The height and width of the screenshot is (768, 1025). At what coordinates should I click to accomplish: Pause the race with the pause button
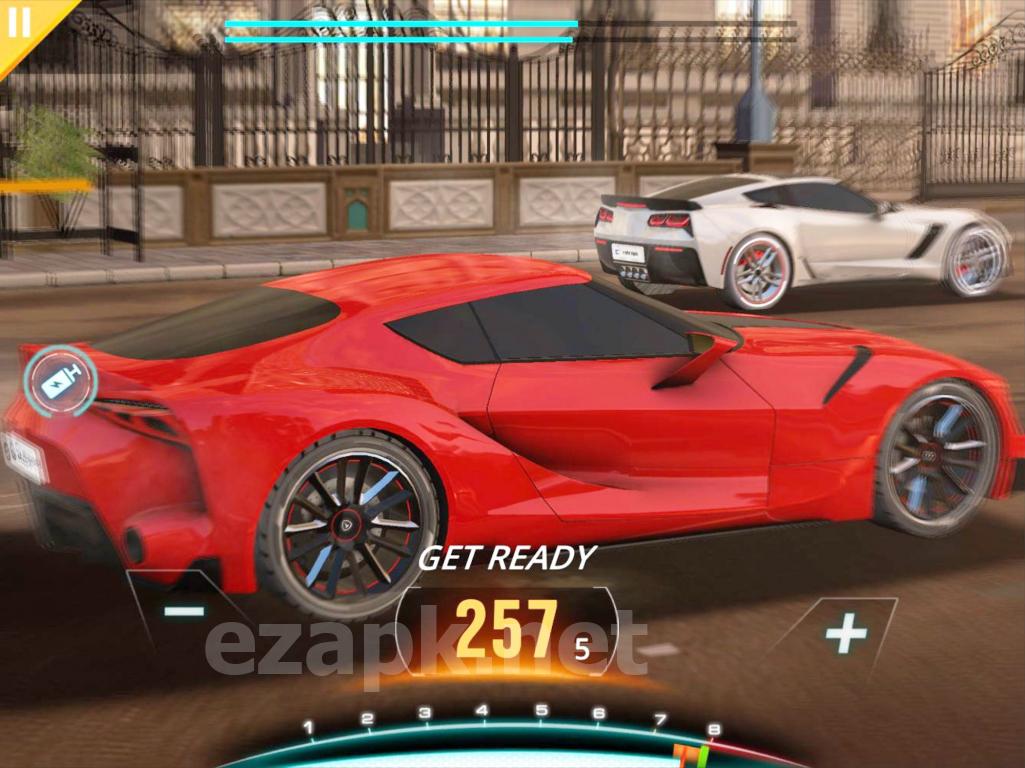[20, 22]
